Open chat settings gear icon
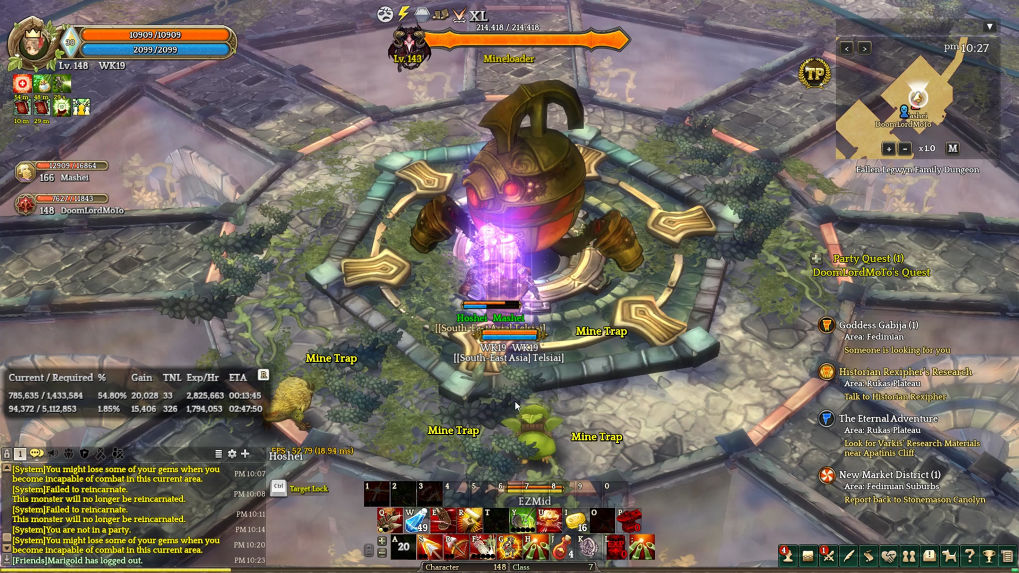 click(232, 454)
